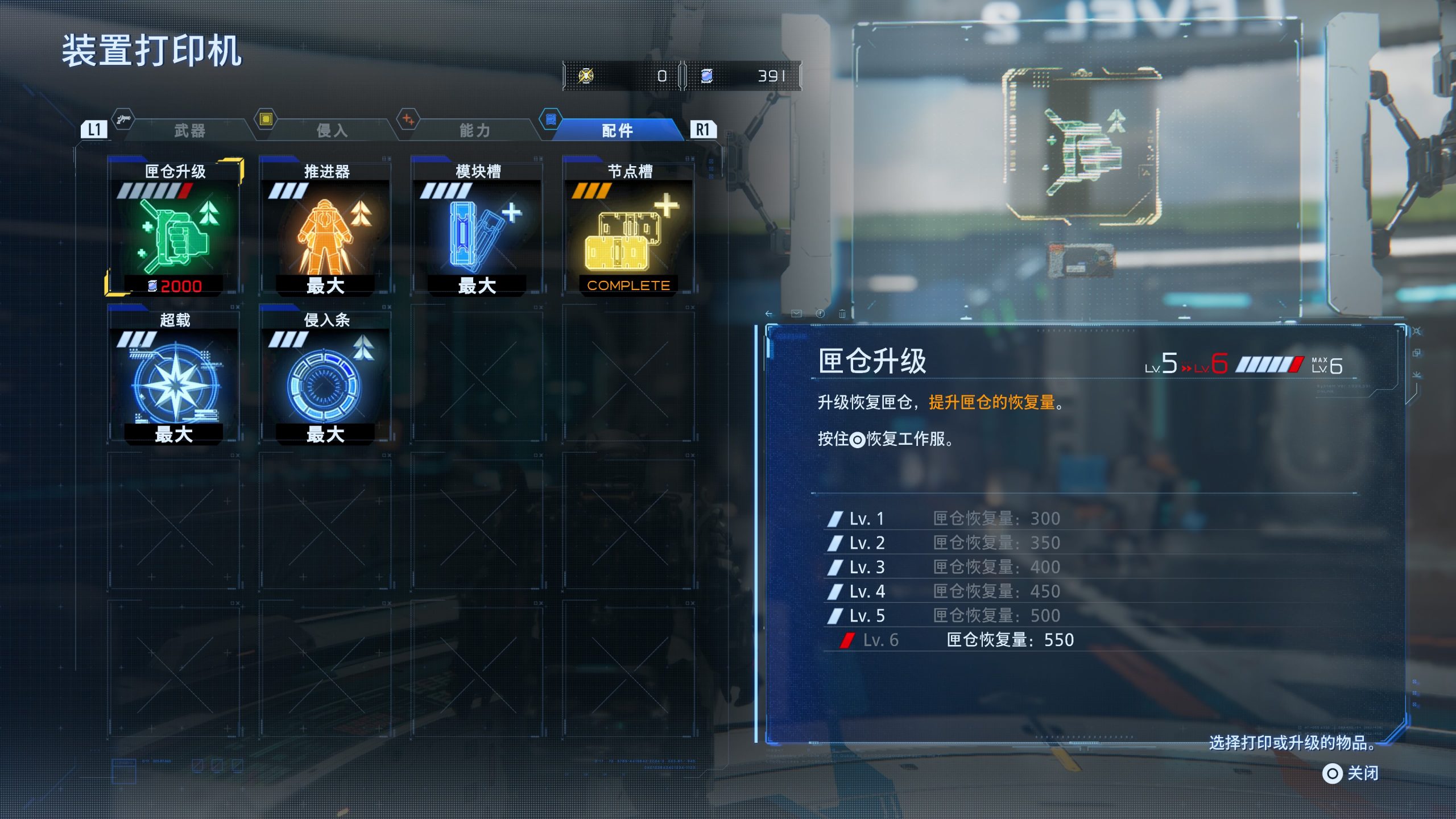
Task: Select the 侵入条 upgrade tile
Action: (x=325, y=376)
